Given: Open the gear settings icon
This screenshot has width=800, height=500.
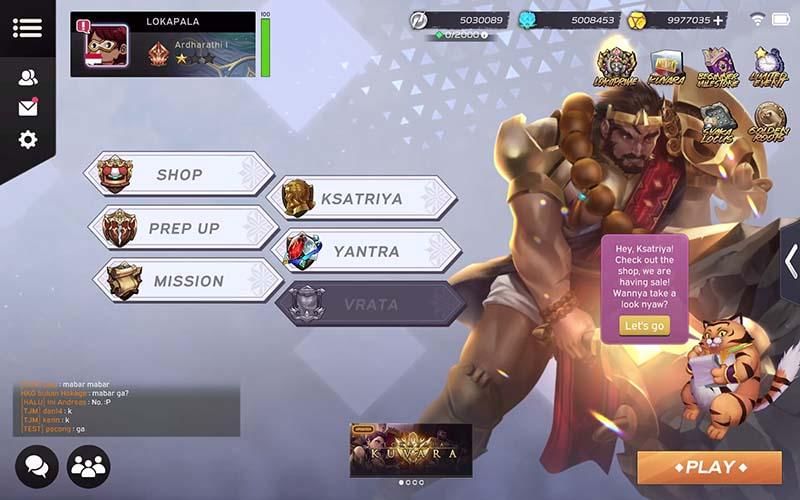Looking at the screenshot, I should tap(27, 140).
